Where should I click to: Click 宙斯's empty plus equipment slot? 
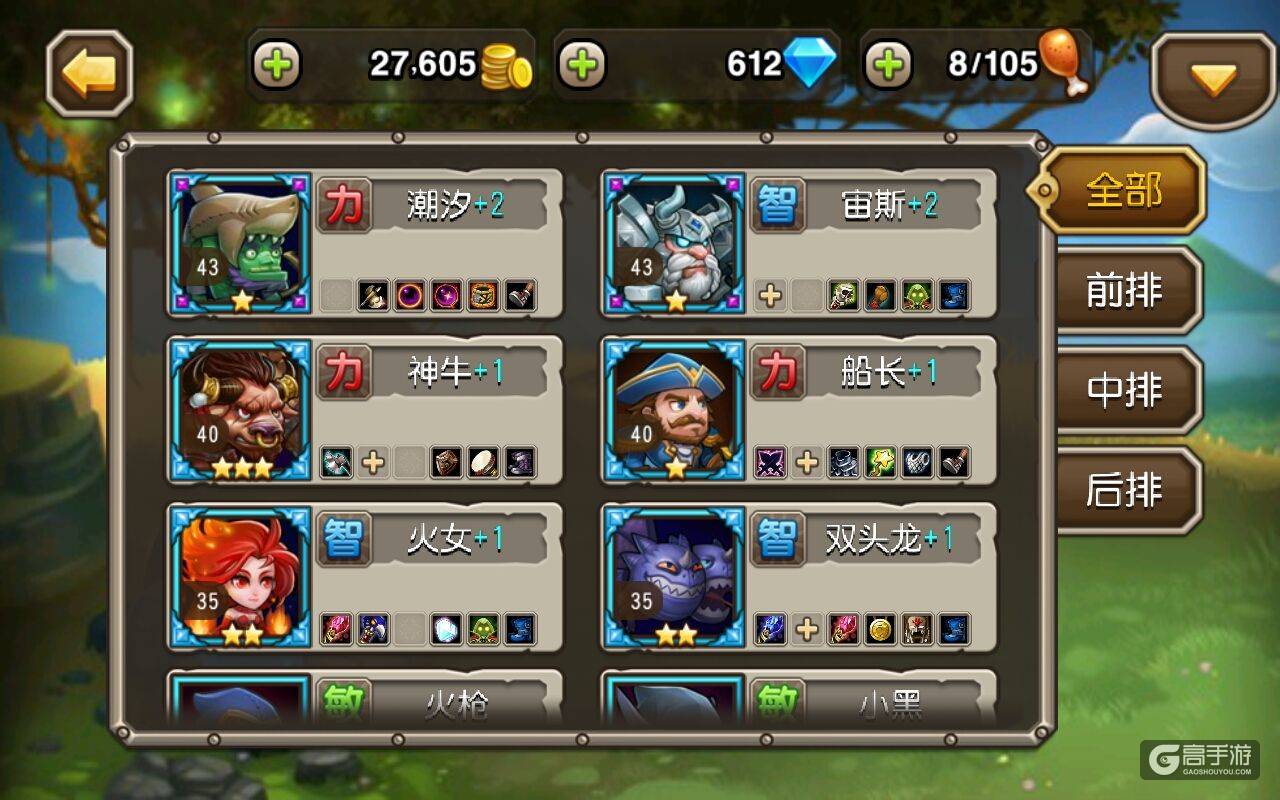pos(770,296)
